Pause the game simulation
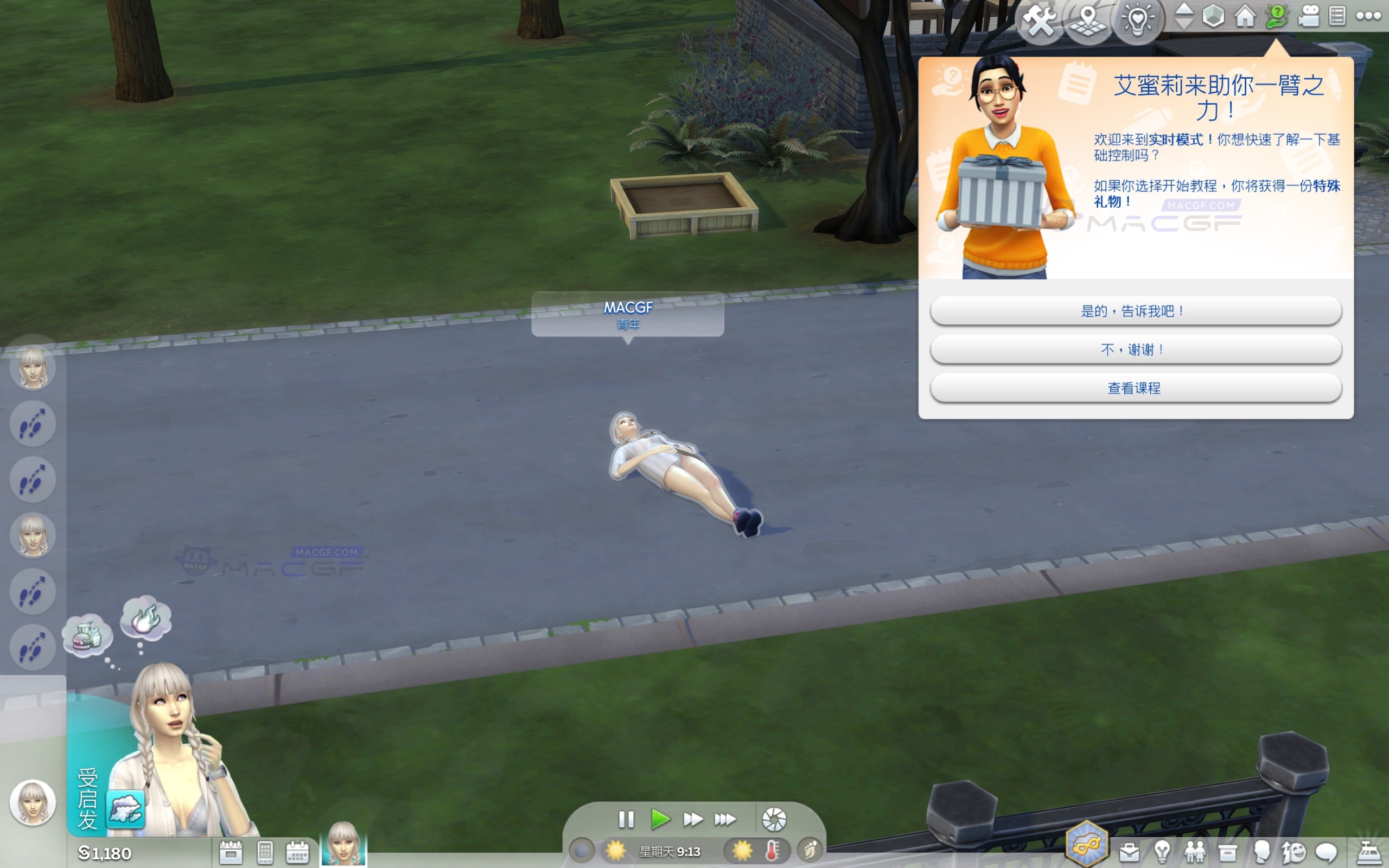Screen dimensions: 1389x868 (626, 820)
